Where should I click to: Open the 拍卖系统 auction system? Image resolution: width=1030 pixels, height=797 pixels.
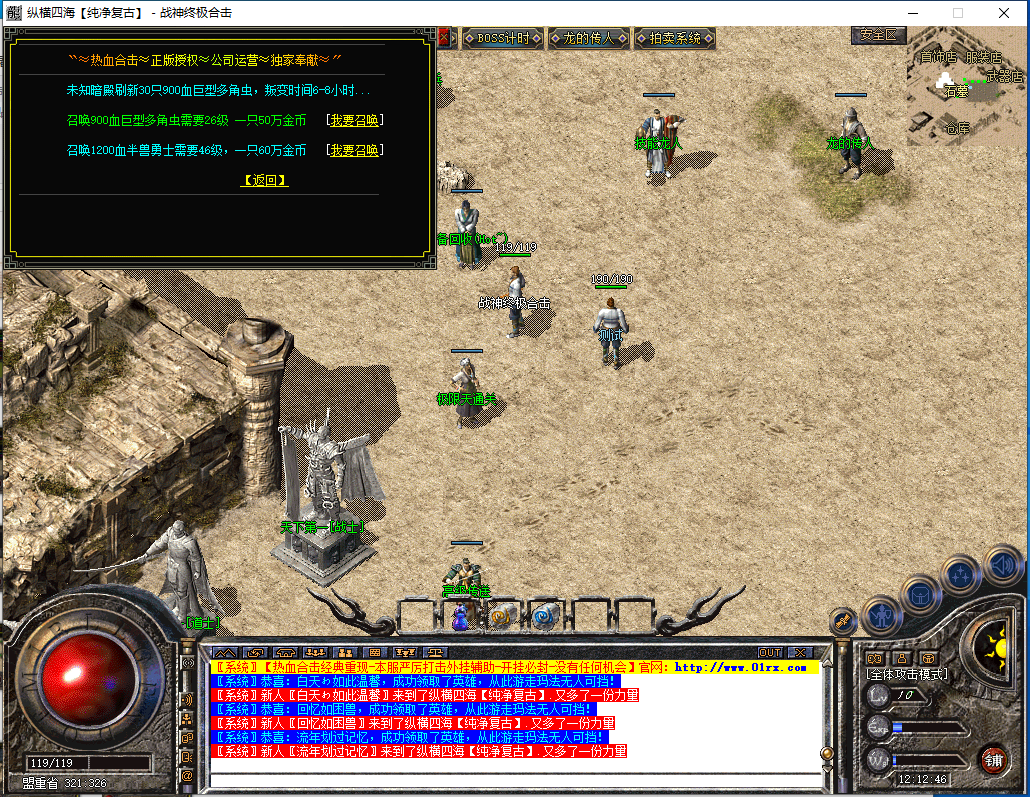click(x=675, y=39)
